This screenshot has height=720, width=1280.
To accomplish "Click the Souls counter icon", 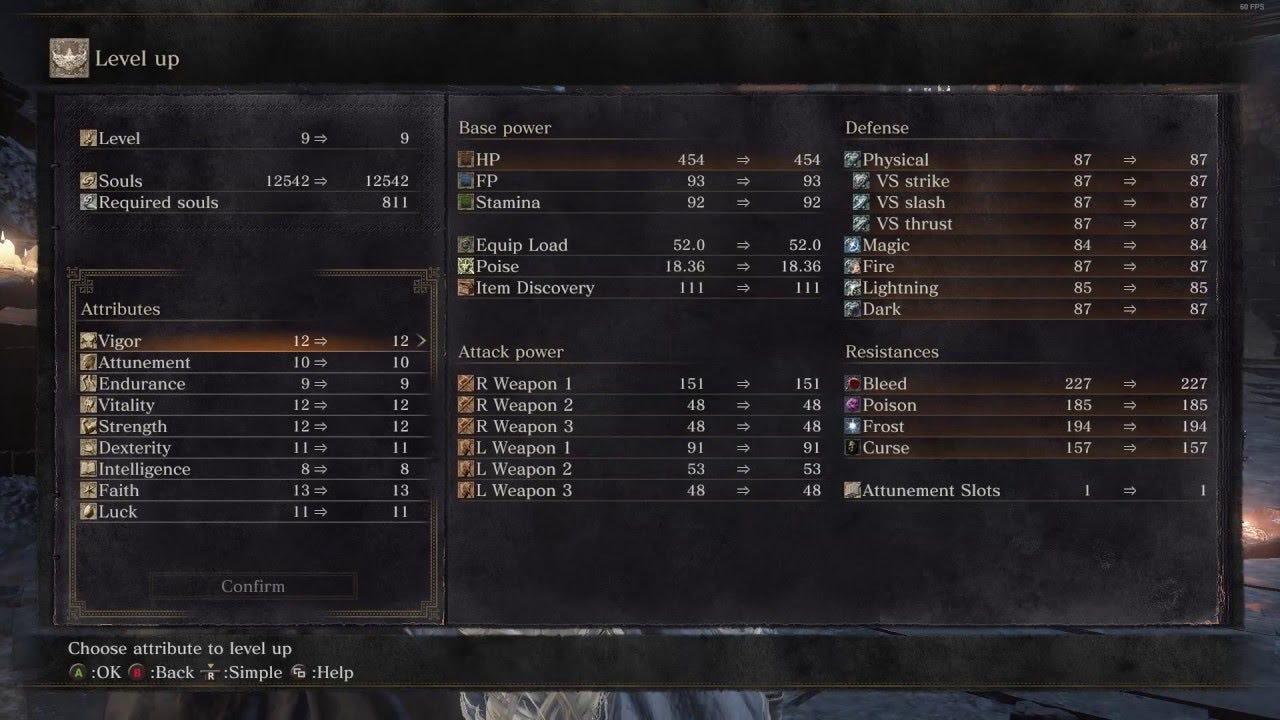I will [90, 180].
